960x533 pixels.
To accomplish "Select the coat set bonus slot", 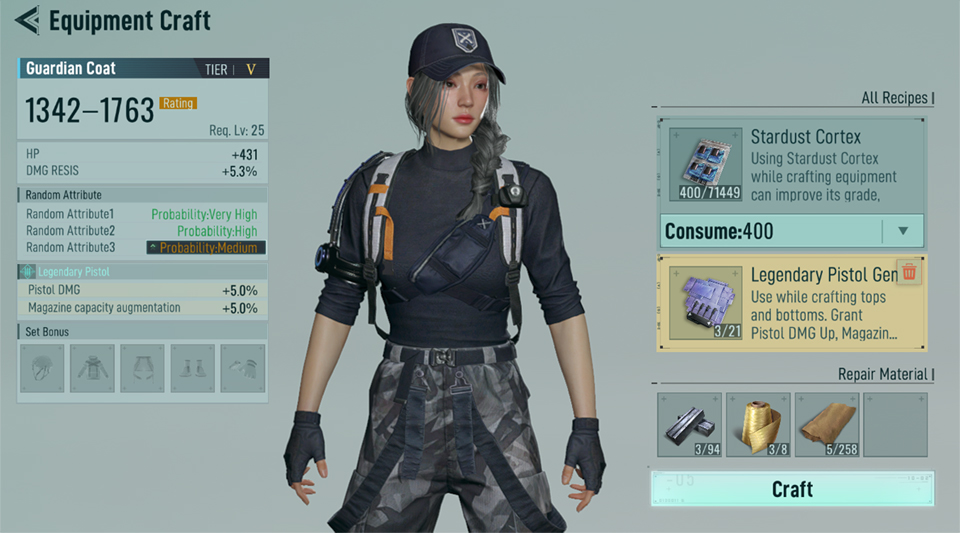I will coord(92,368).
